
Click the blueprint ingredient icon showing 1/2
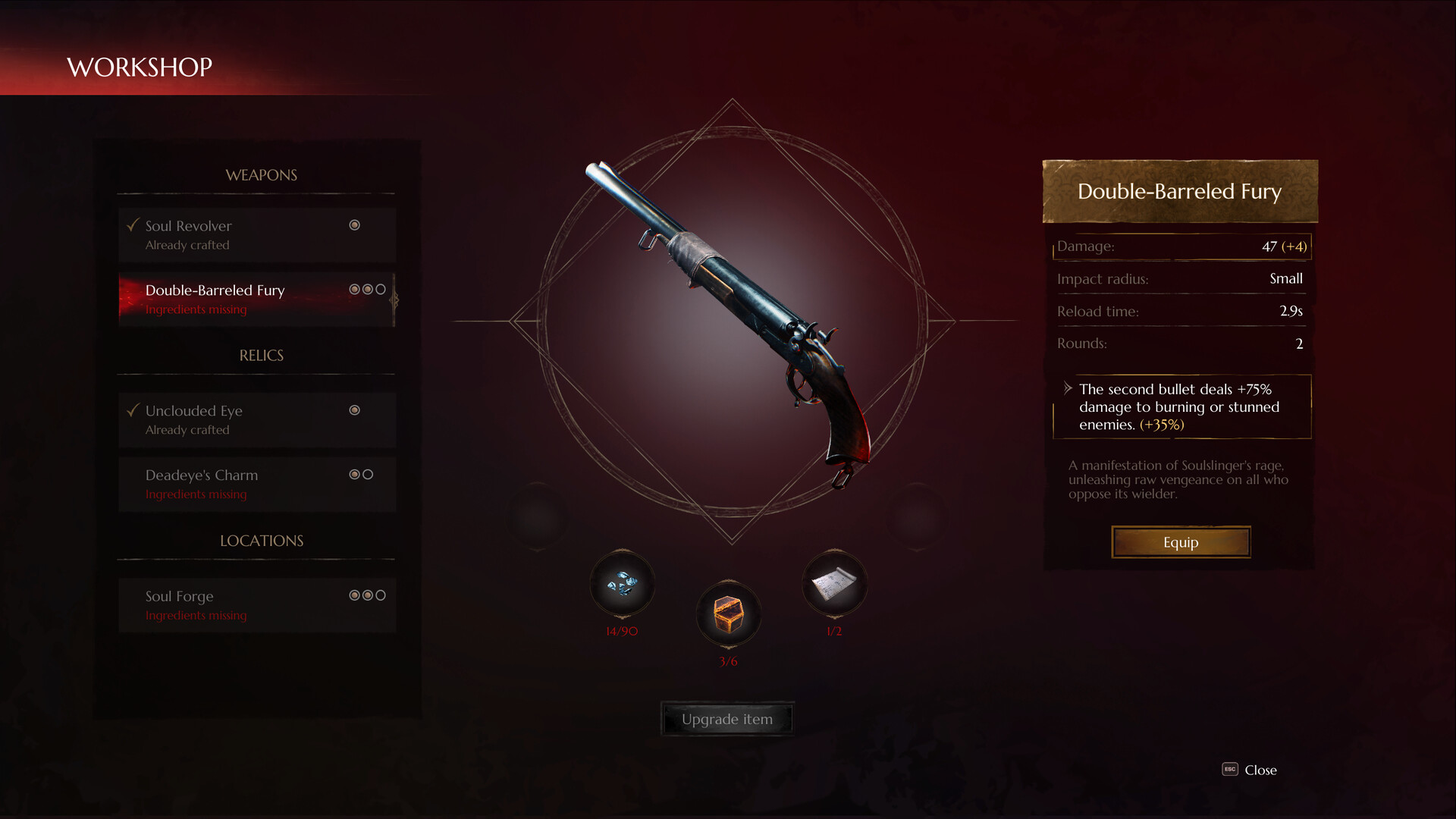click(834, 583)
